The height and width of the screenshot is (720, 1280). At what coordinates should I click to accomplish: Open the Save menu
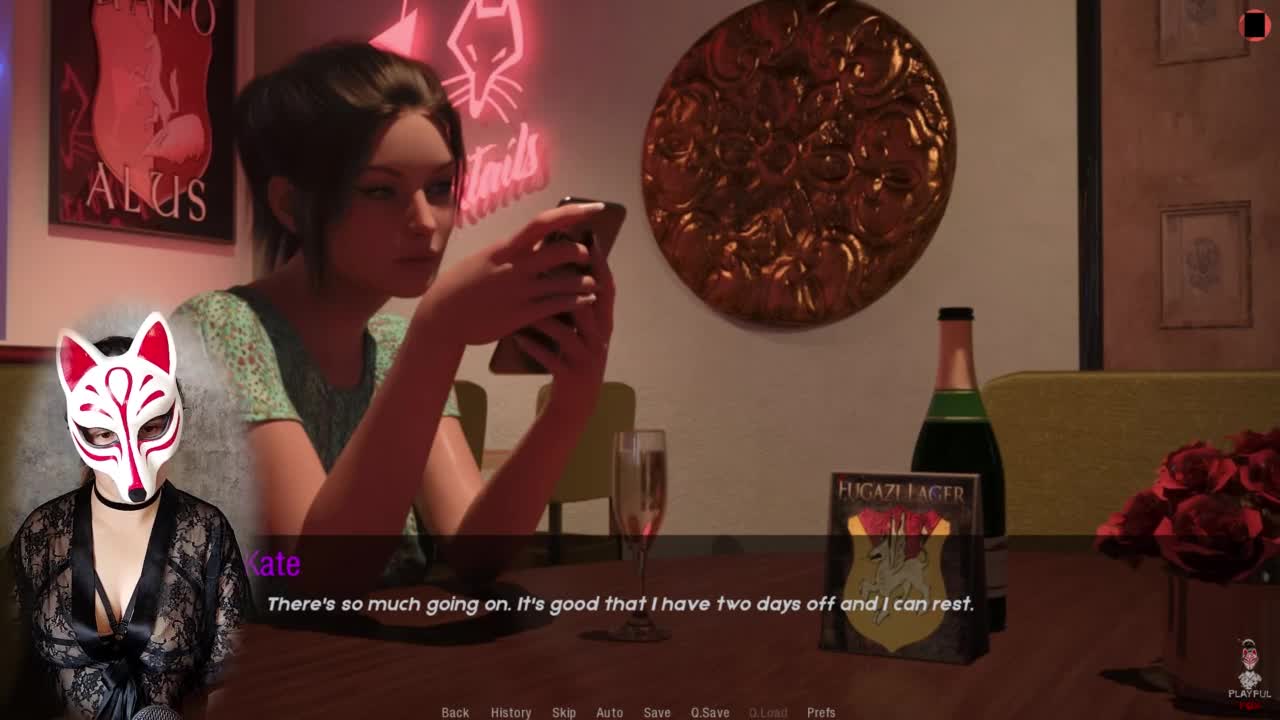(x=656, y=712)
